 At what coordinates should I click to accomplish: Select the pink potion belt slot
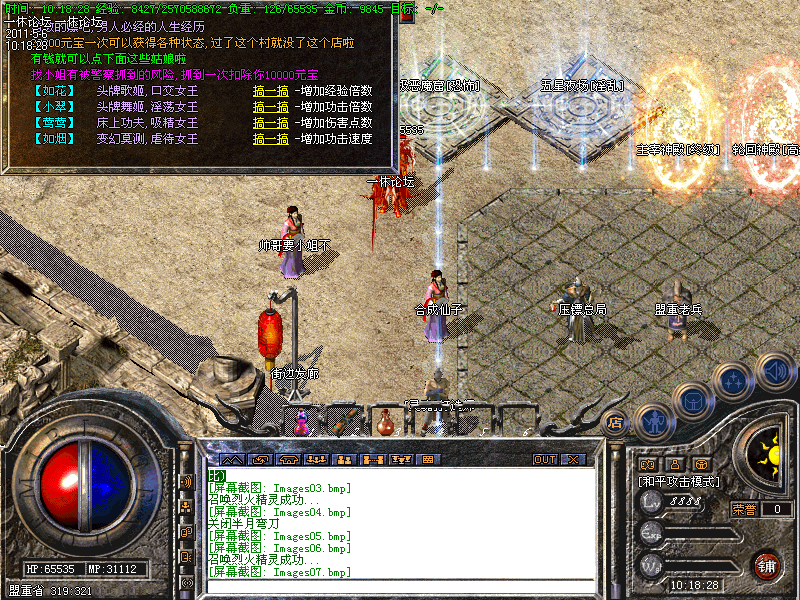click(301, 422)
